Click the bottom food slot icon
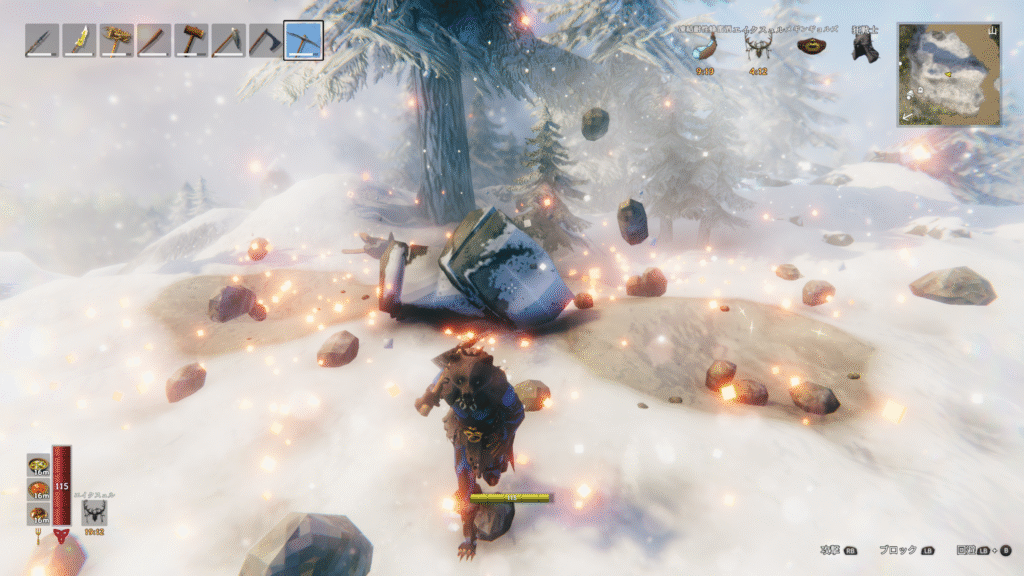1024x576 pixels. pyautogui.click(x=40, y=514)
